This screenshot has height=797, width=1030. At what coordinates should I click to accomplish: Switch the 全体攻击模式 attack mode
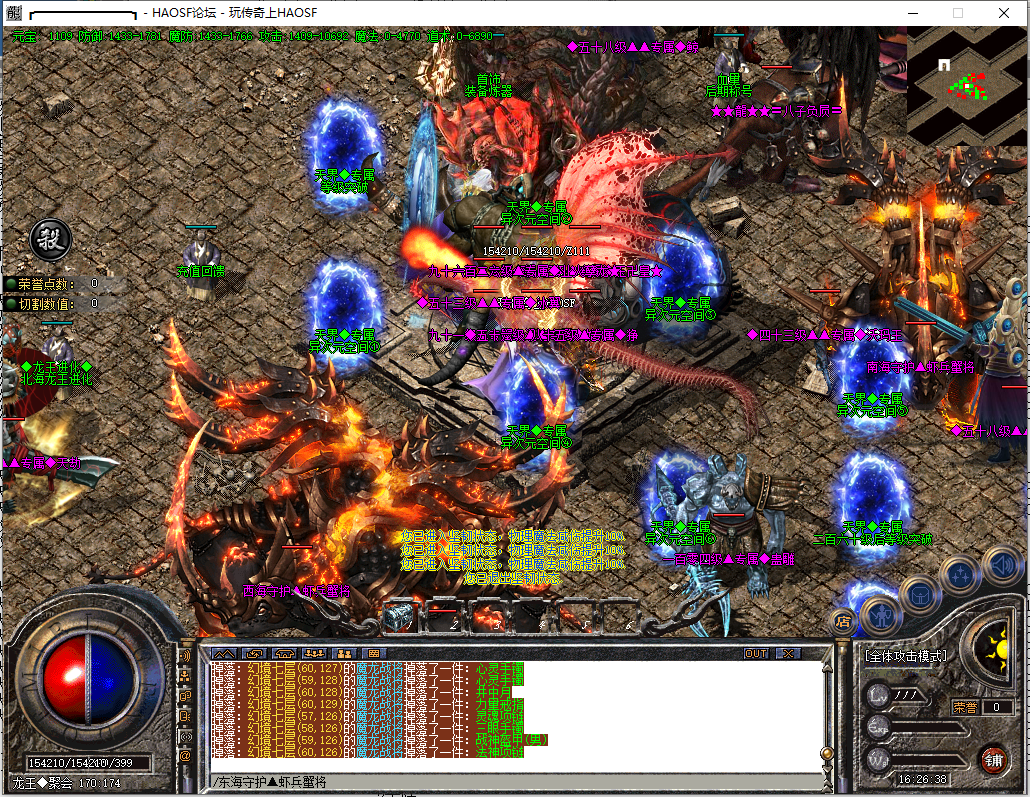coord(905,656)
